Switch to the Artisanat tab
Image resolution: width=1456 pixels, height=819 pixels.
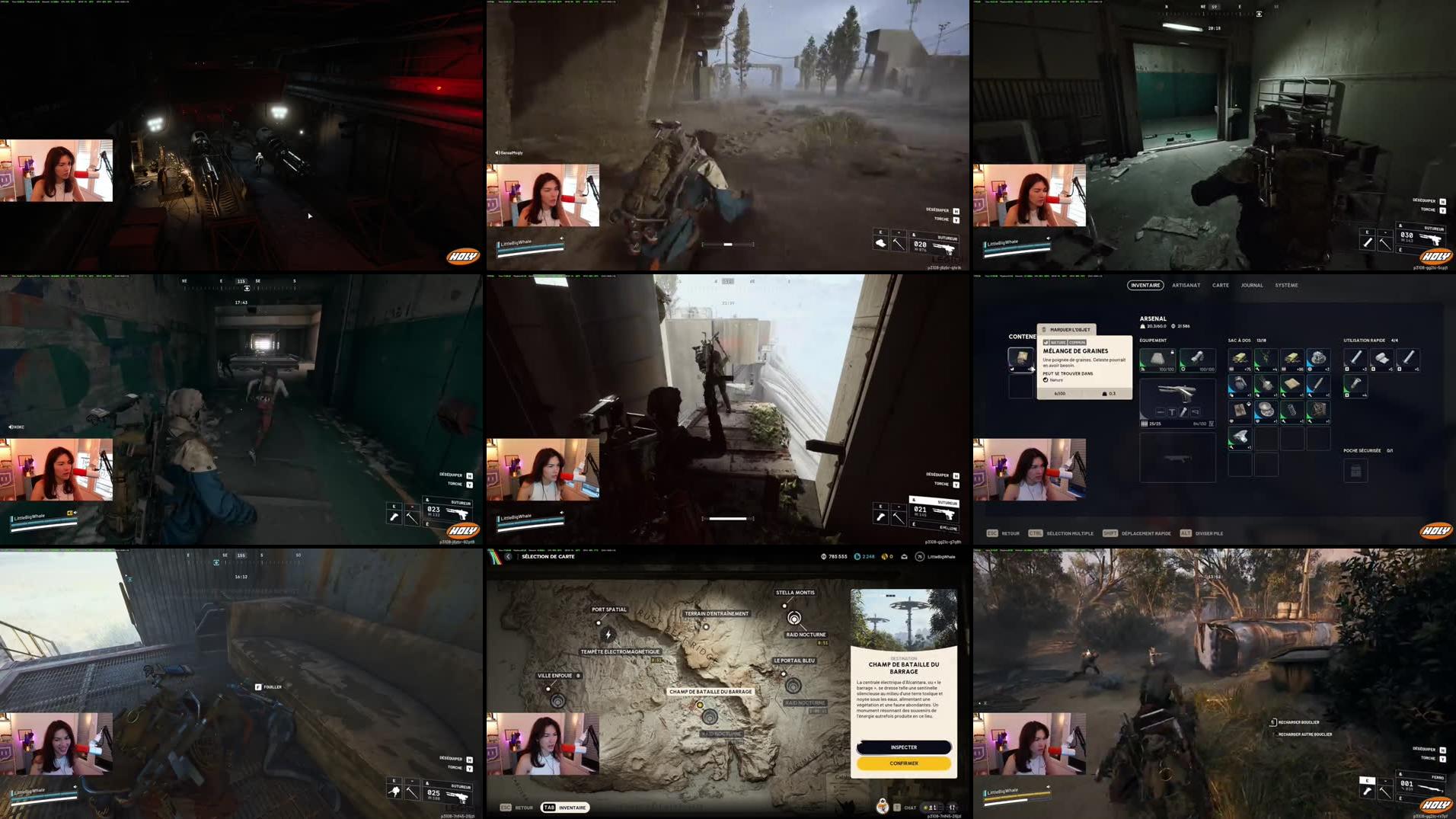(x=1186, y=286)
